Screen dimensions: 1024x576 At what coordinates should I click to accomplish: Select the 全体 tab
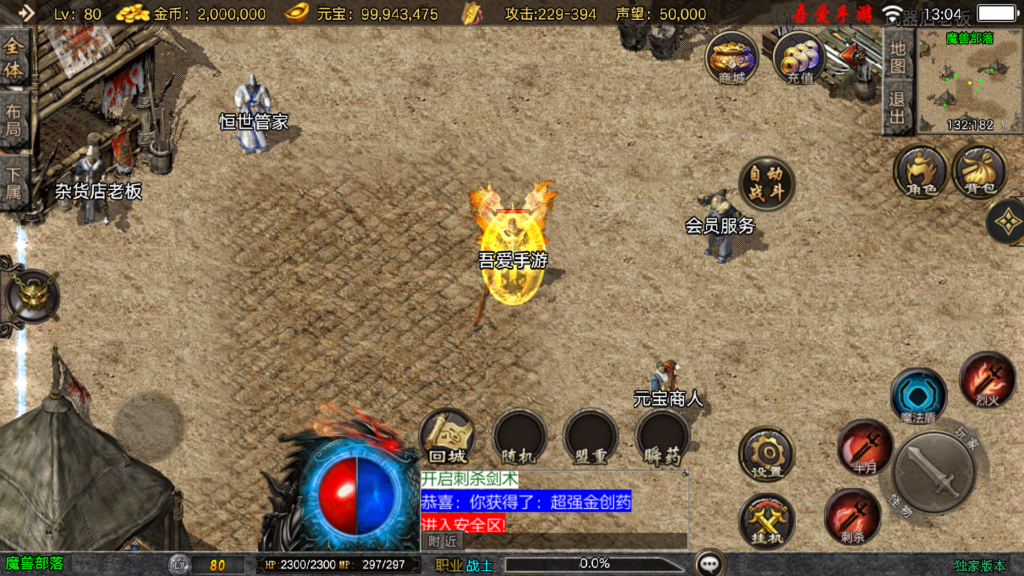tap(14, 59)
